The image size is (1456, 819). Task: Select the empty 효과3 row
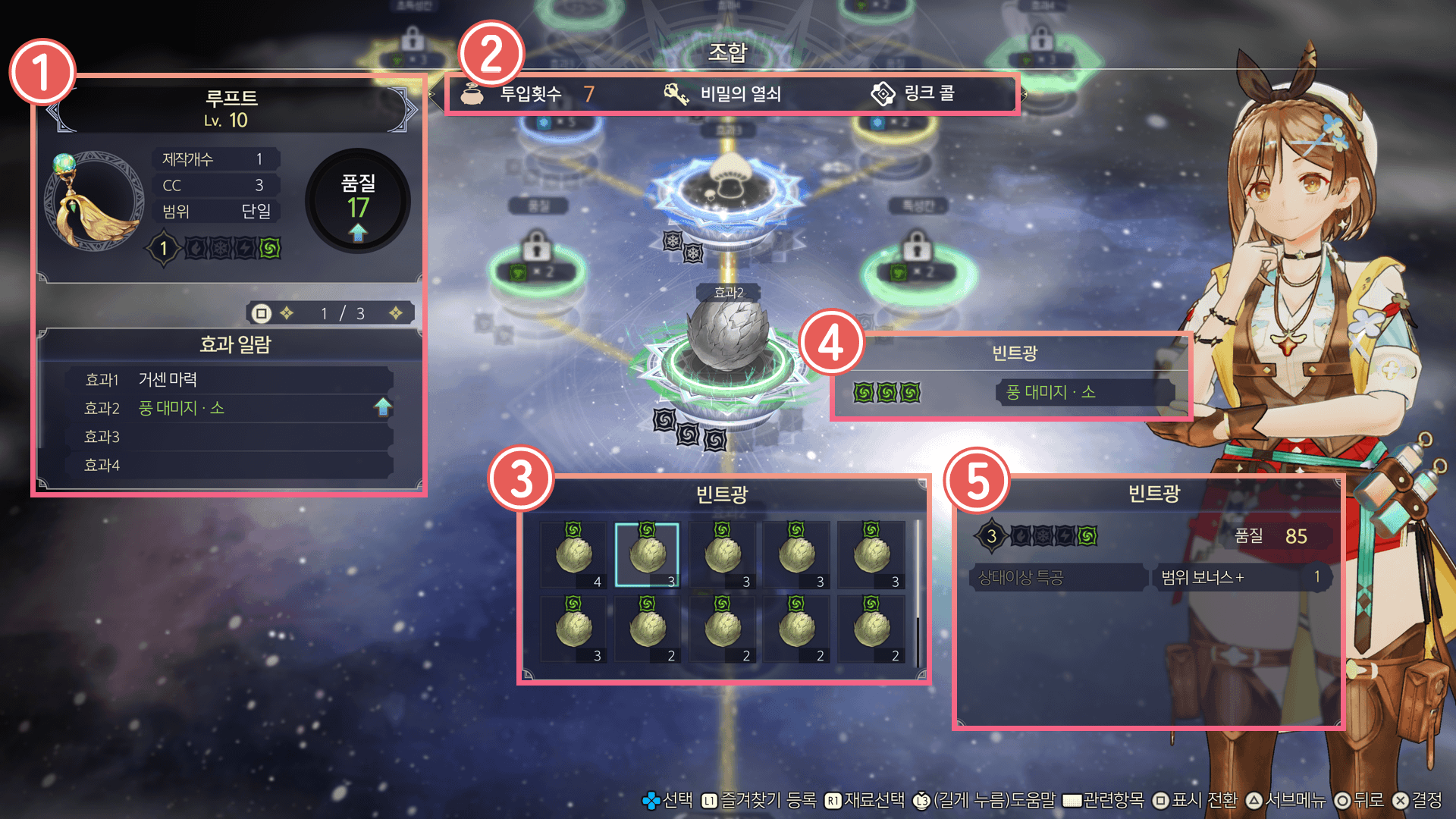tap(229, 437)
